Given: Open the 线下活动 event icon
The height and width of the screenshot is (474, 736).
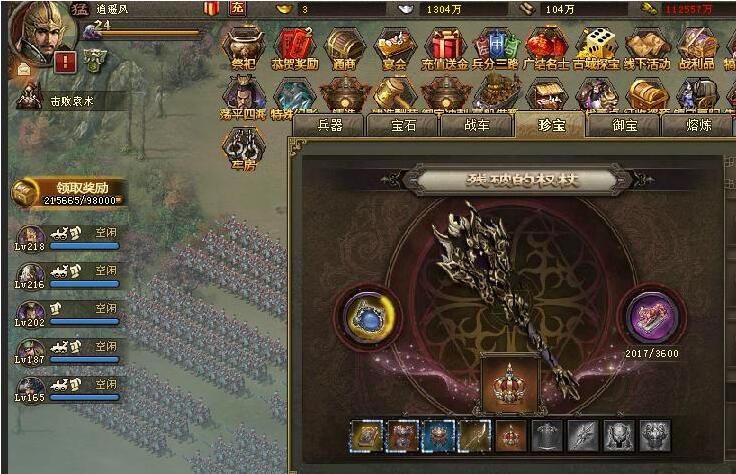Looking at the screenshot, I should click(x=647, y=45).
